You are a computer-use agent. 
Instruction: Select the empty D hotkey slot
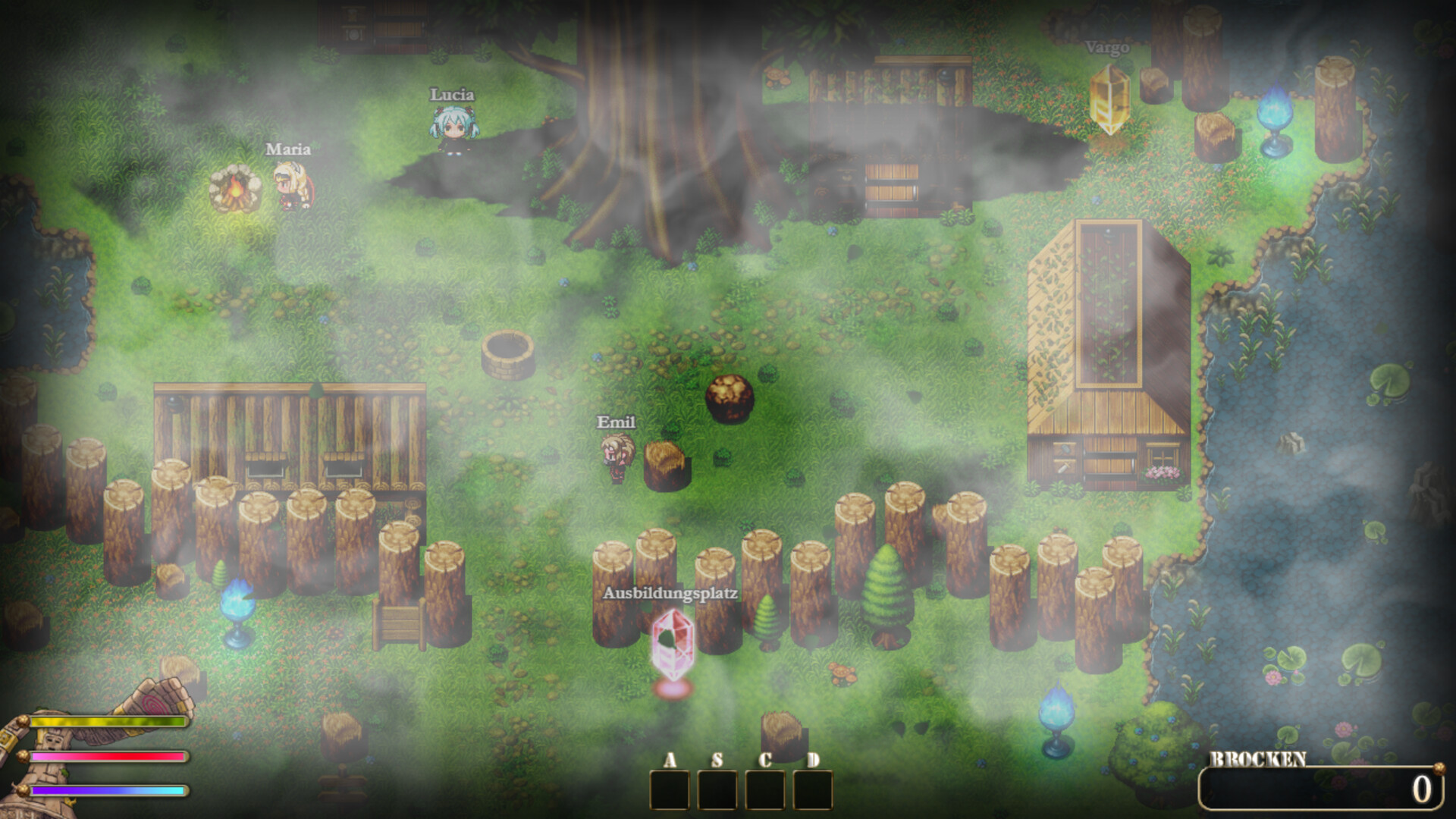tap(814, 789)
